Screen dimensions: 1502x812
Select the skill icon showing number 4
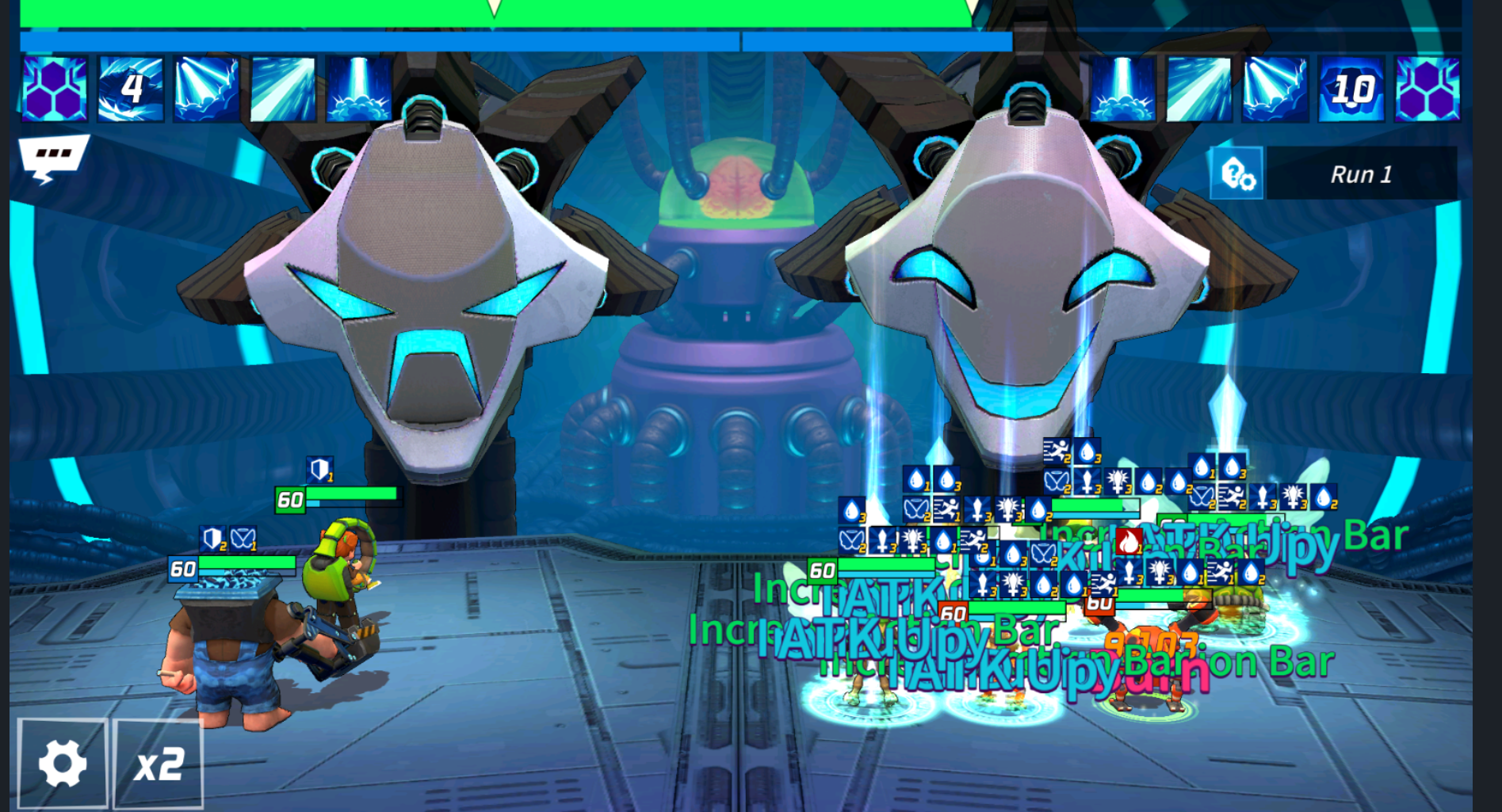click(131, 89)
